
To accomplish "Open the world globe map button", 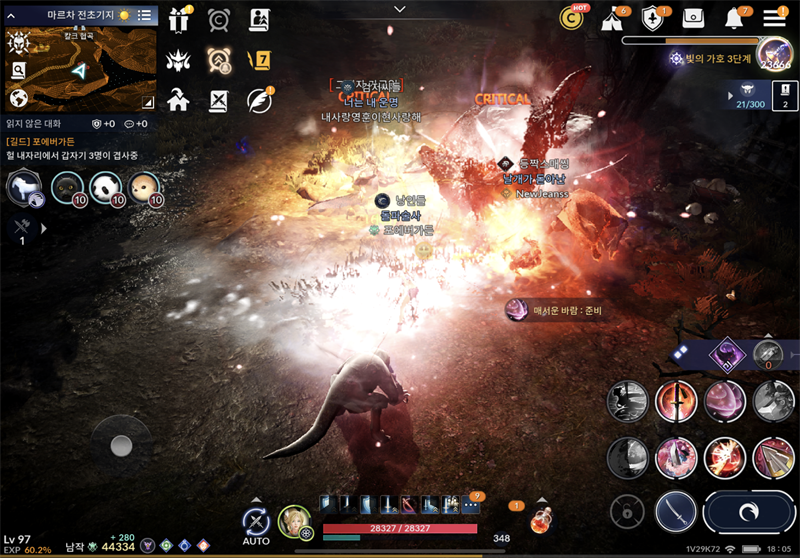I will (18, 99).
